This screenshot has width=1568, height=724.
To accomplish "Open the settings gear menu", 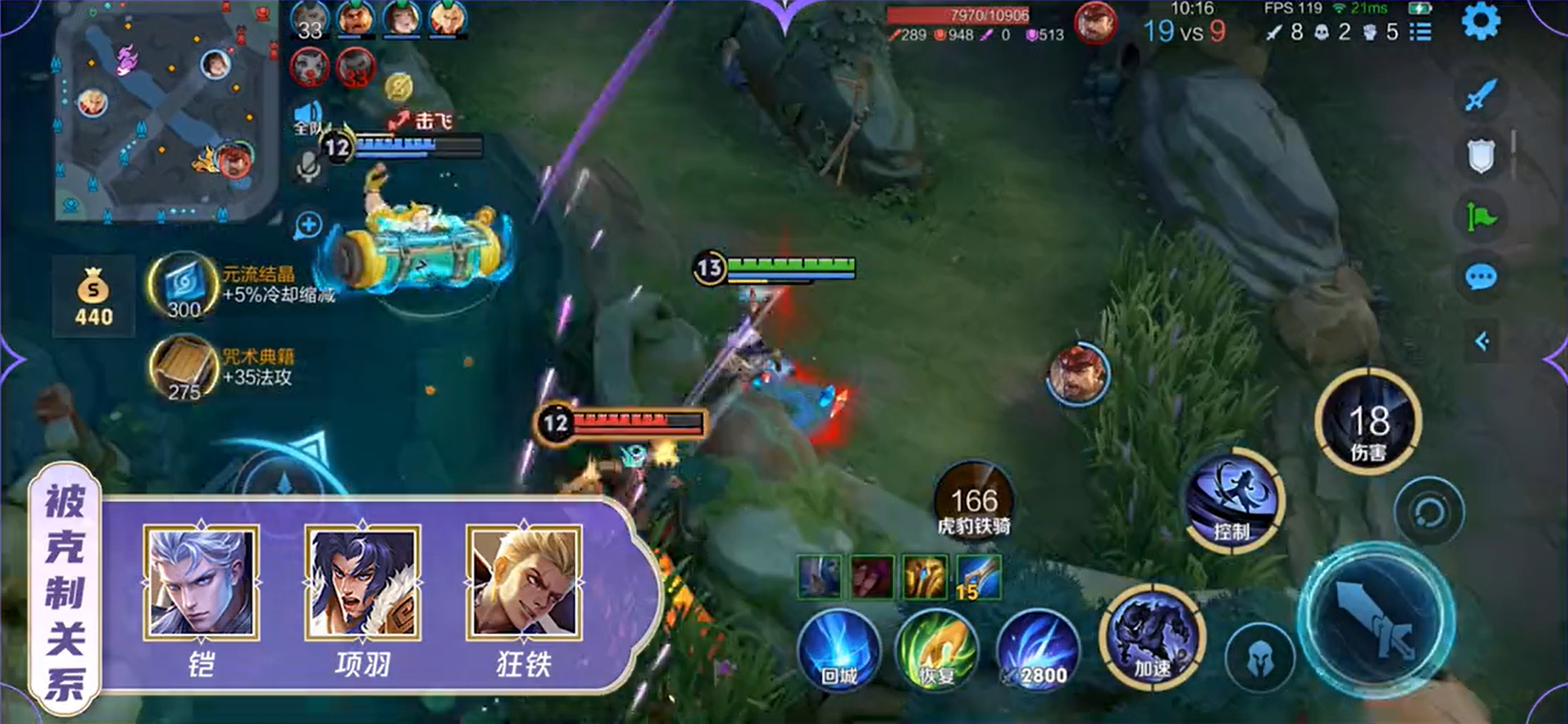I will coord(1481,22).
